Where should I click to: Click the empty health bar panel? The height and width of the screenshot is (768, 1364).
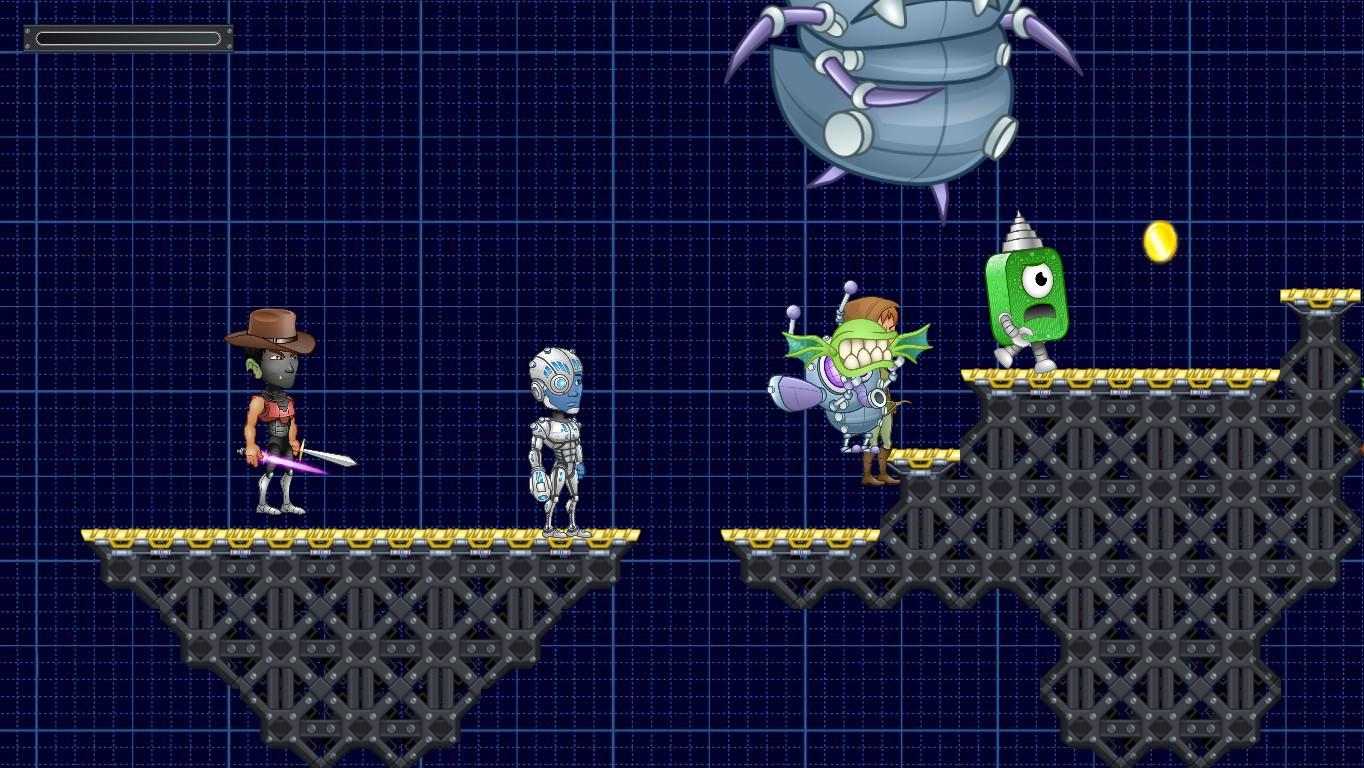(128, 38)
